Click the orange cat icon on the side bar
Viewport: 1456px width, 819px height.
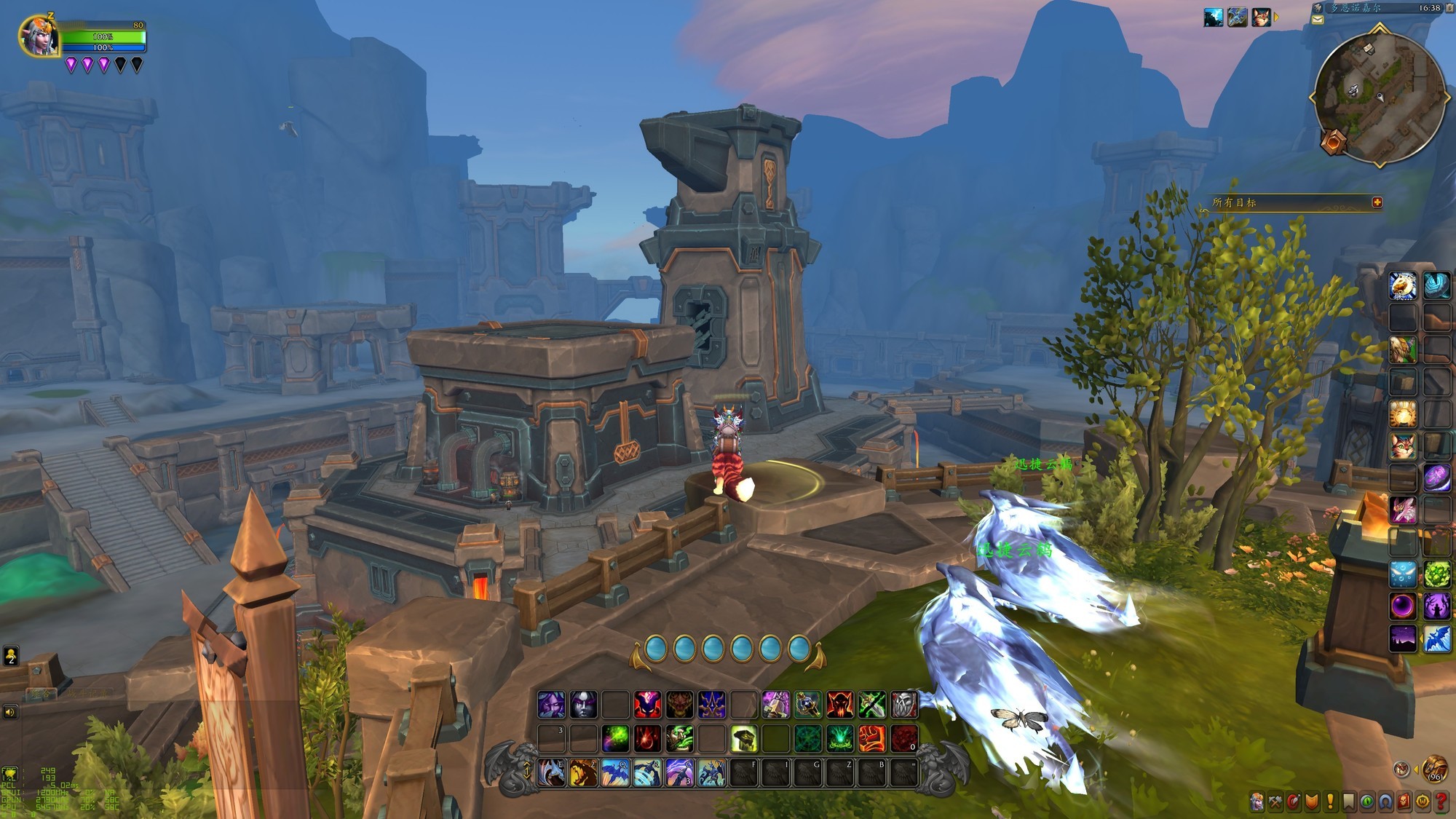[1403, 446]
